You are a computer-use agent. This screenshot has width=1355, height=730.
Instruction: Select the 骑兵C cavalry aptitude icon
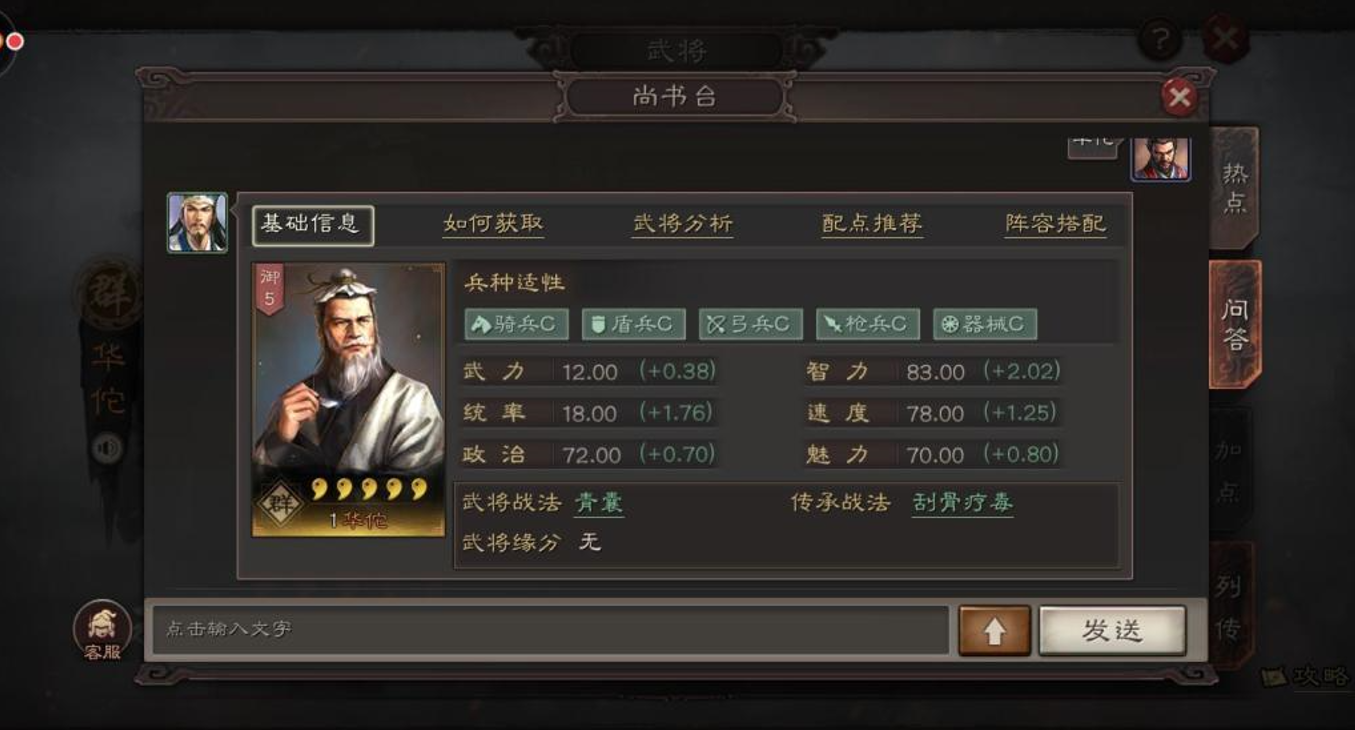(x=515, y=323)
